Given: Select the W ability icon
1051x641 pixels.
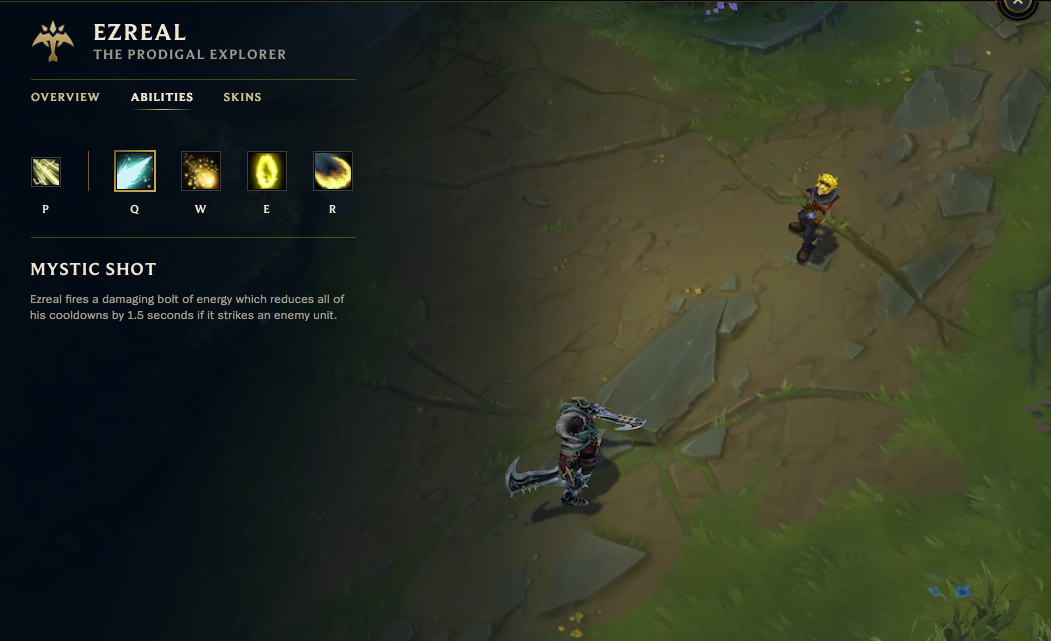Looking at the screenshot, I should click(x=201, y=171).
